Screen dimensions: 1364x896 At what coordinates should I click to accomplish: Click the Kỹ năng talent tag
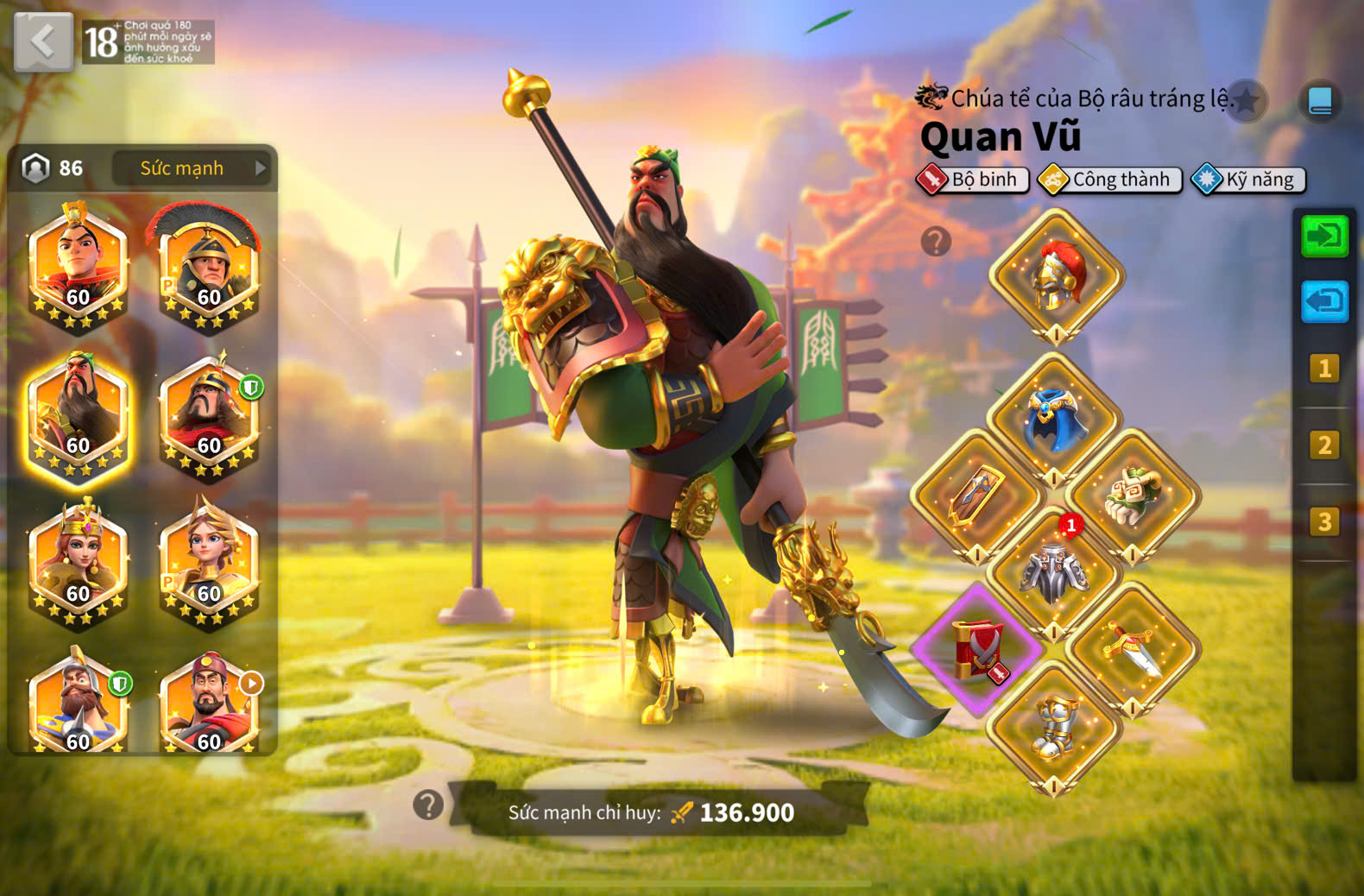(x=1248, y=180)
